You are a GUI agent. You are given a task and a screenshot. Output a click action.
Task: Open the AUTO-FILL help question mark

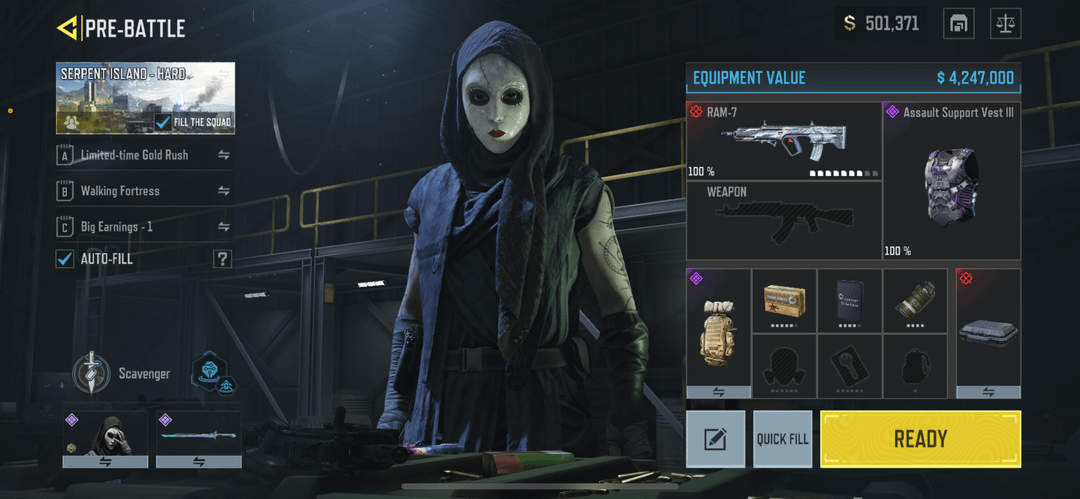tap(222, 259)
